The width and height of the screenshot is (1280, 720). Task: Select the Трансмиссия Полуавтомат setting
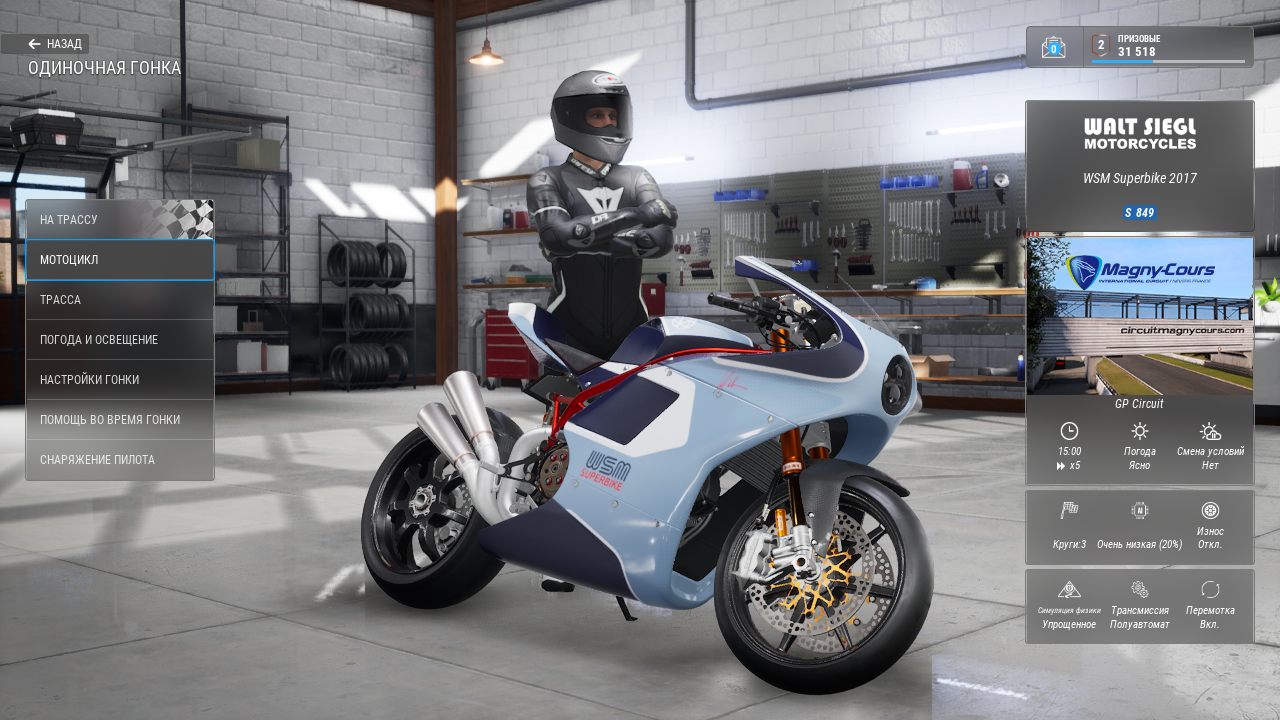1139,607
